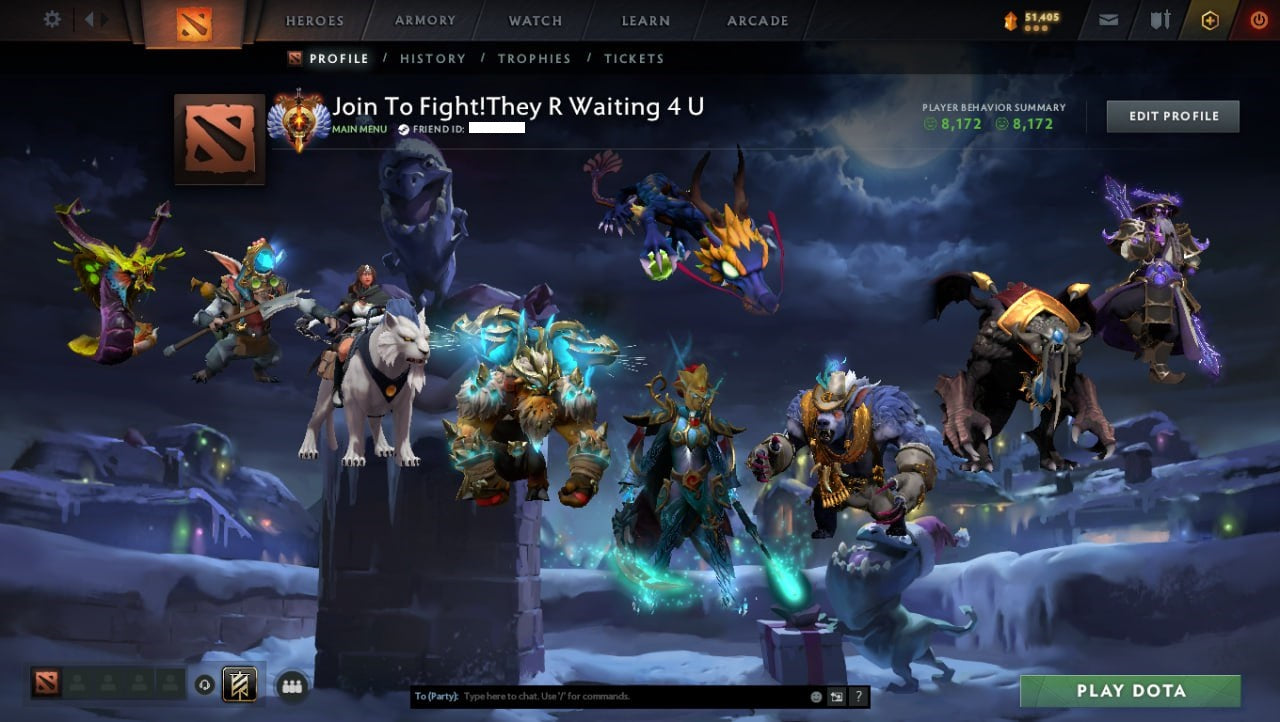
Task: Click the image sharing icon beside chat
Action: [836, 696]
